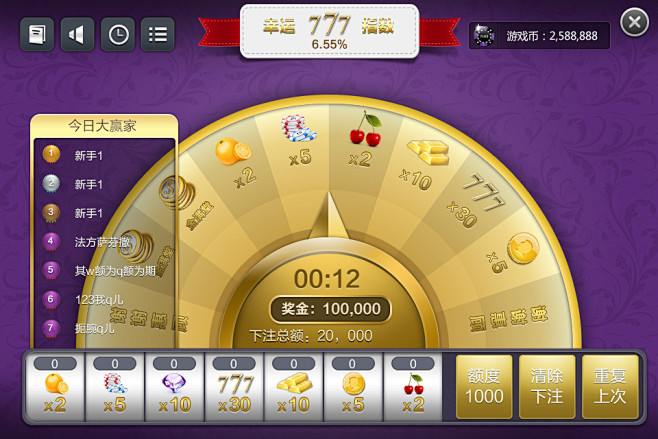Viewport: 658px width, 439px height.
Task: Toggle the sound speaker button
Action: [77, 34]
